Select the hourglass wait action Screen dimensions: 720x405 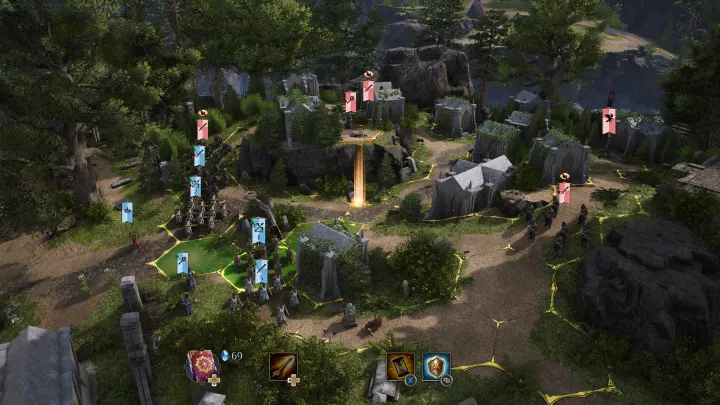coord(401,366)
